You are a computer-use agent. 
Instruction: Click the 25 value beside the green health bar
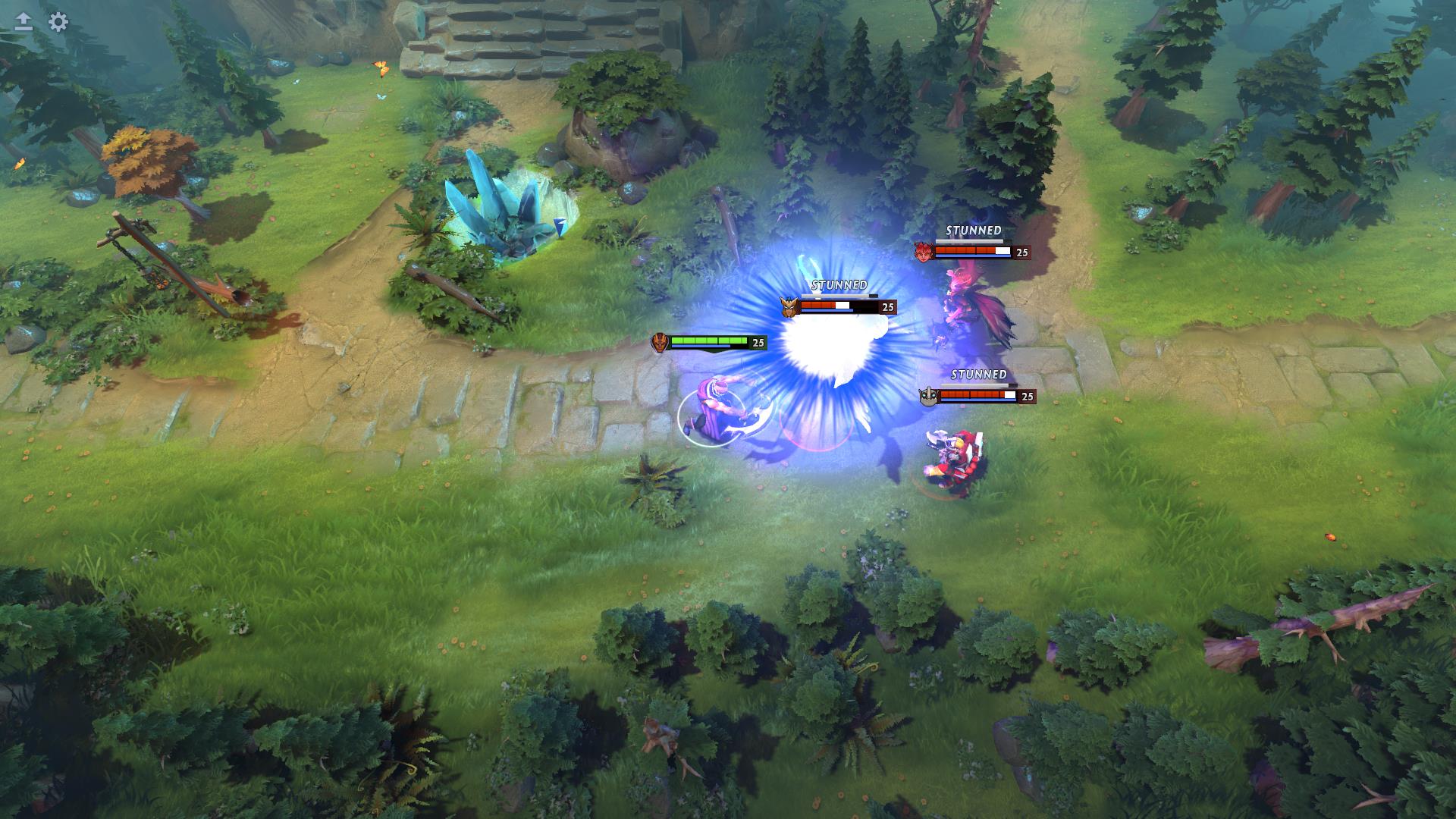coord(758,343)
